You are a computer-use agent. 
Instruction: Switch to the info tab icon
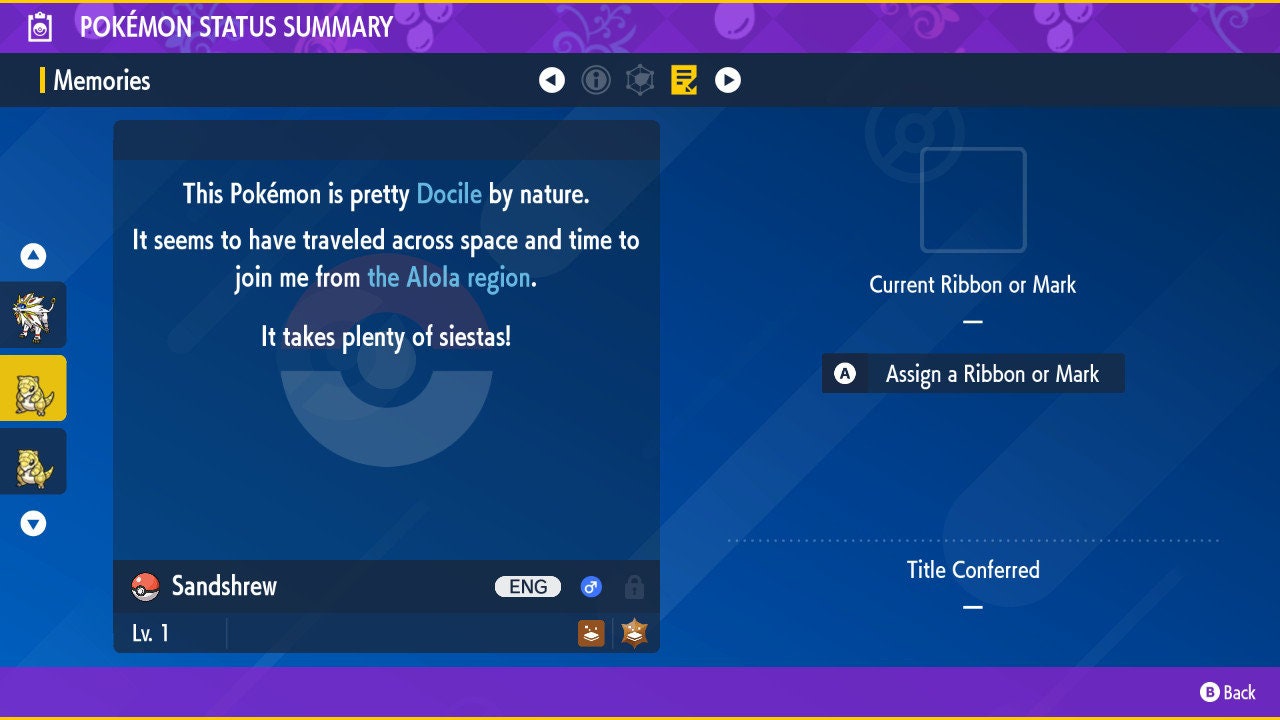click(x=596, y=80)
